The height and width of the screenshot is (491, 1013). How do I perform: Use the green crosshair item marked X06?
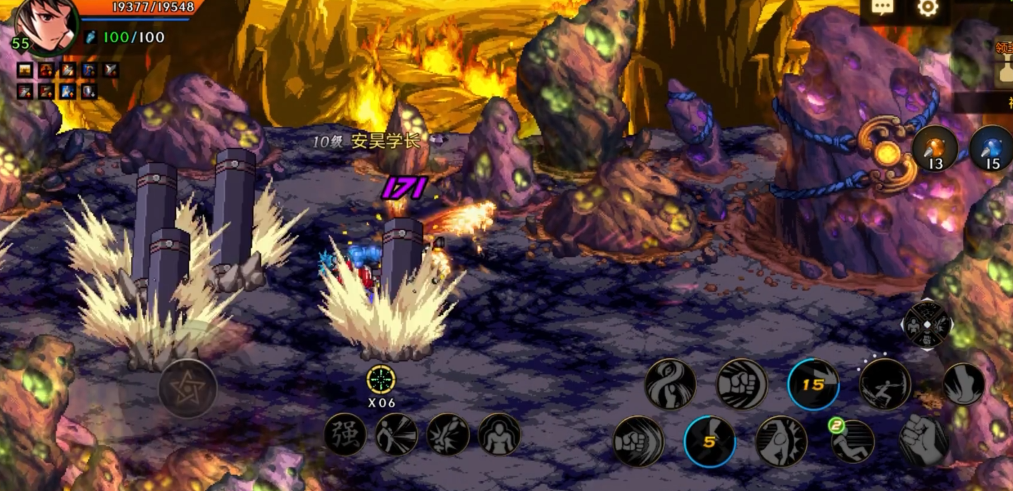pyautogui.click(x=380, y=380)
